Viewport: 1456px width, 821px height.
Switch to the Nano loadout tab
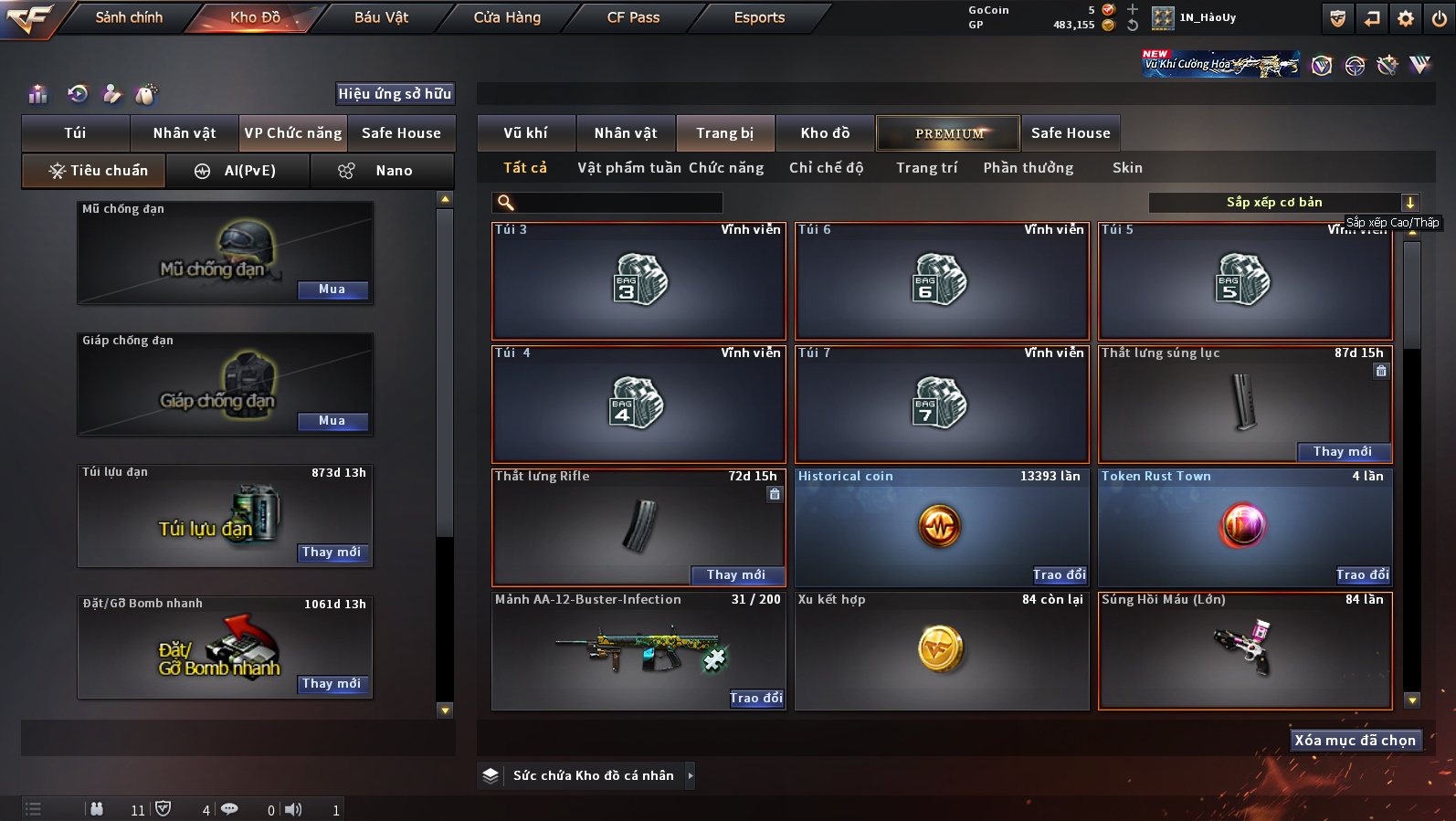pos(382,171)
